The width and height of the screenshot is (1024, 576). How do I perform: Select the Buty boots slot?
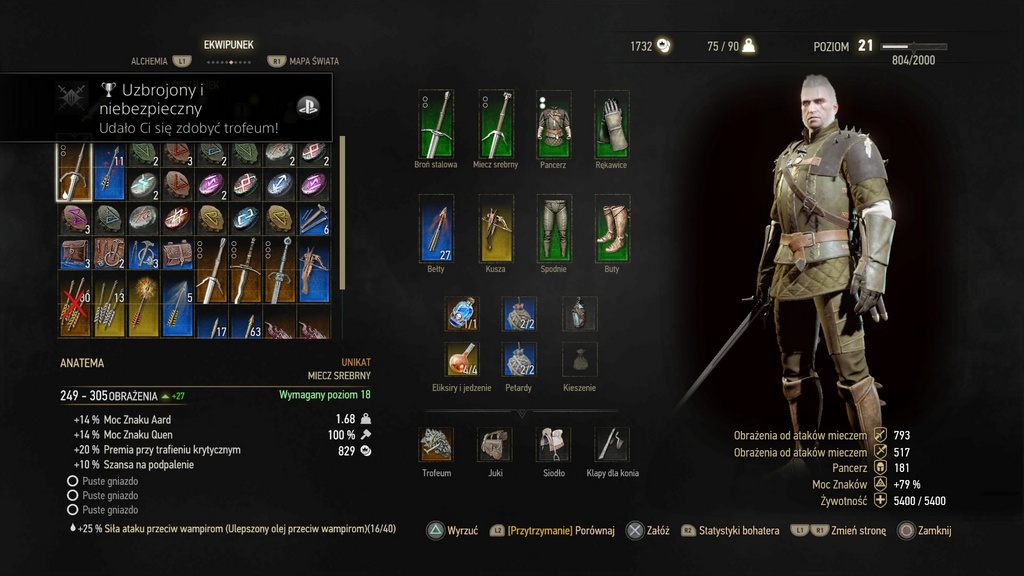[x=612, y=228]
